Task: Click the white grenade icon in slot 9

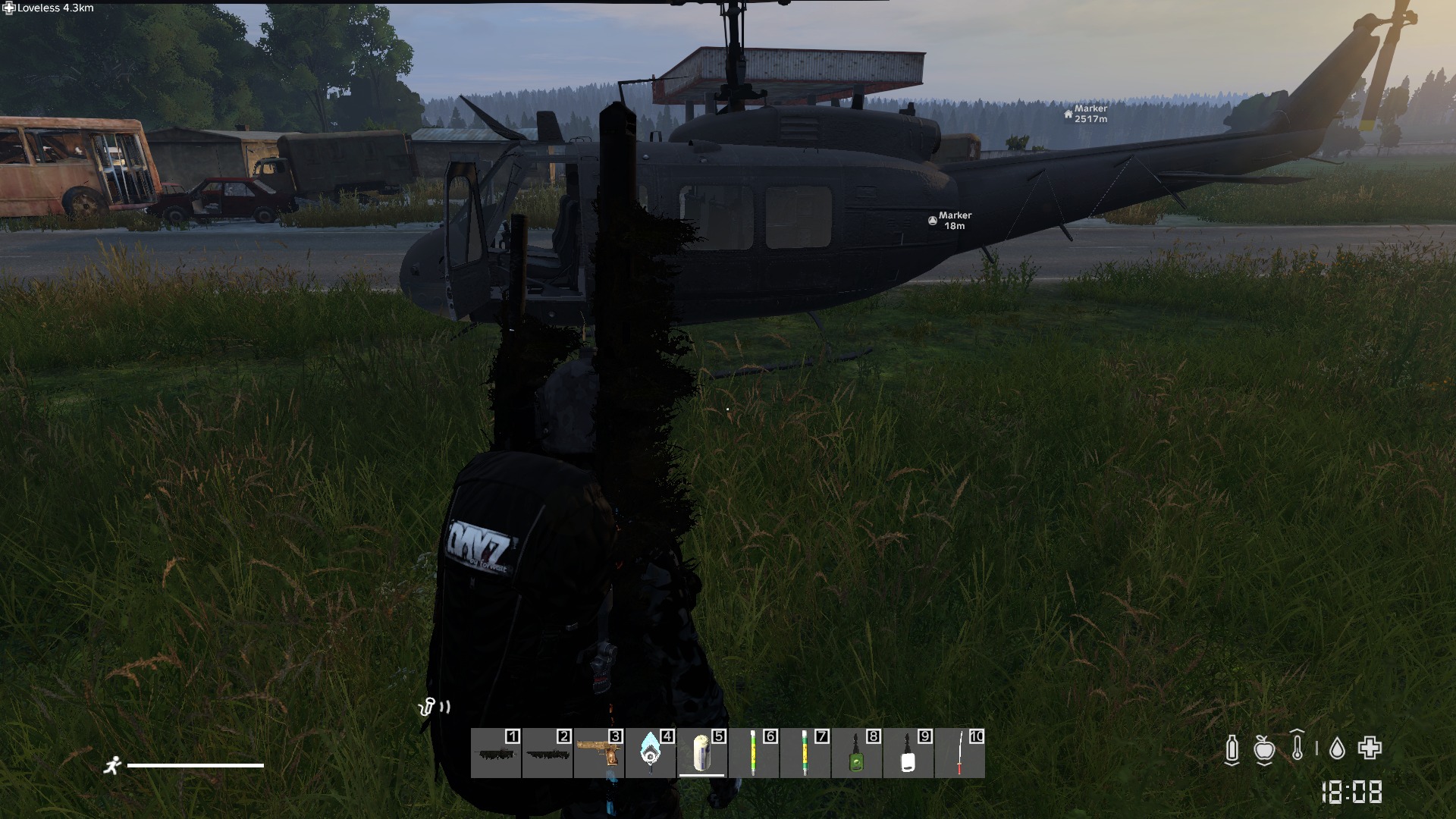Action: point(906,756)
